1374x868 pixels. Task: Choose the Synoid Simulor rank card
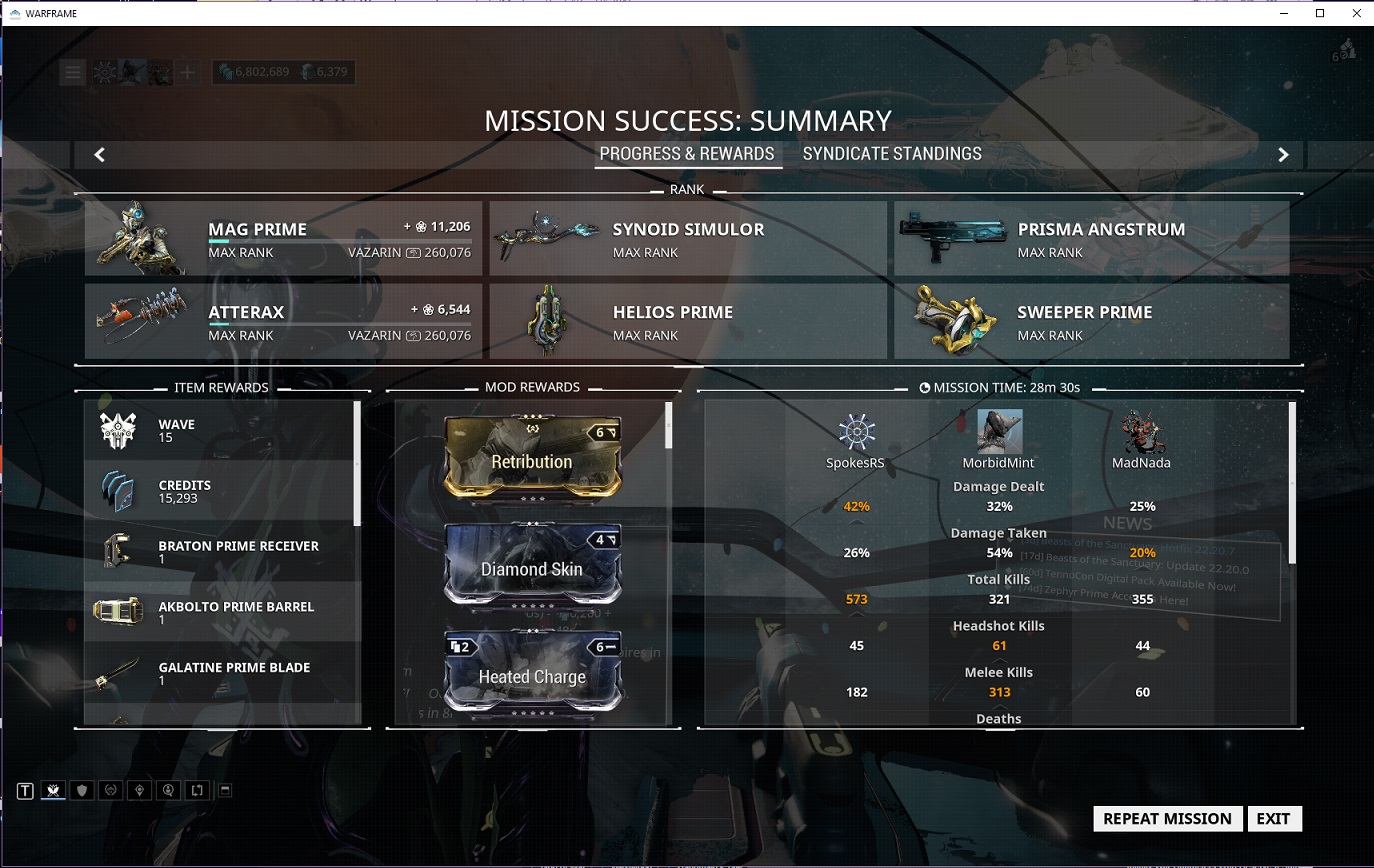[x=688, y=239]
